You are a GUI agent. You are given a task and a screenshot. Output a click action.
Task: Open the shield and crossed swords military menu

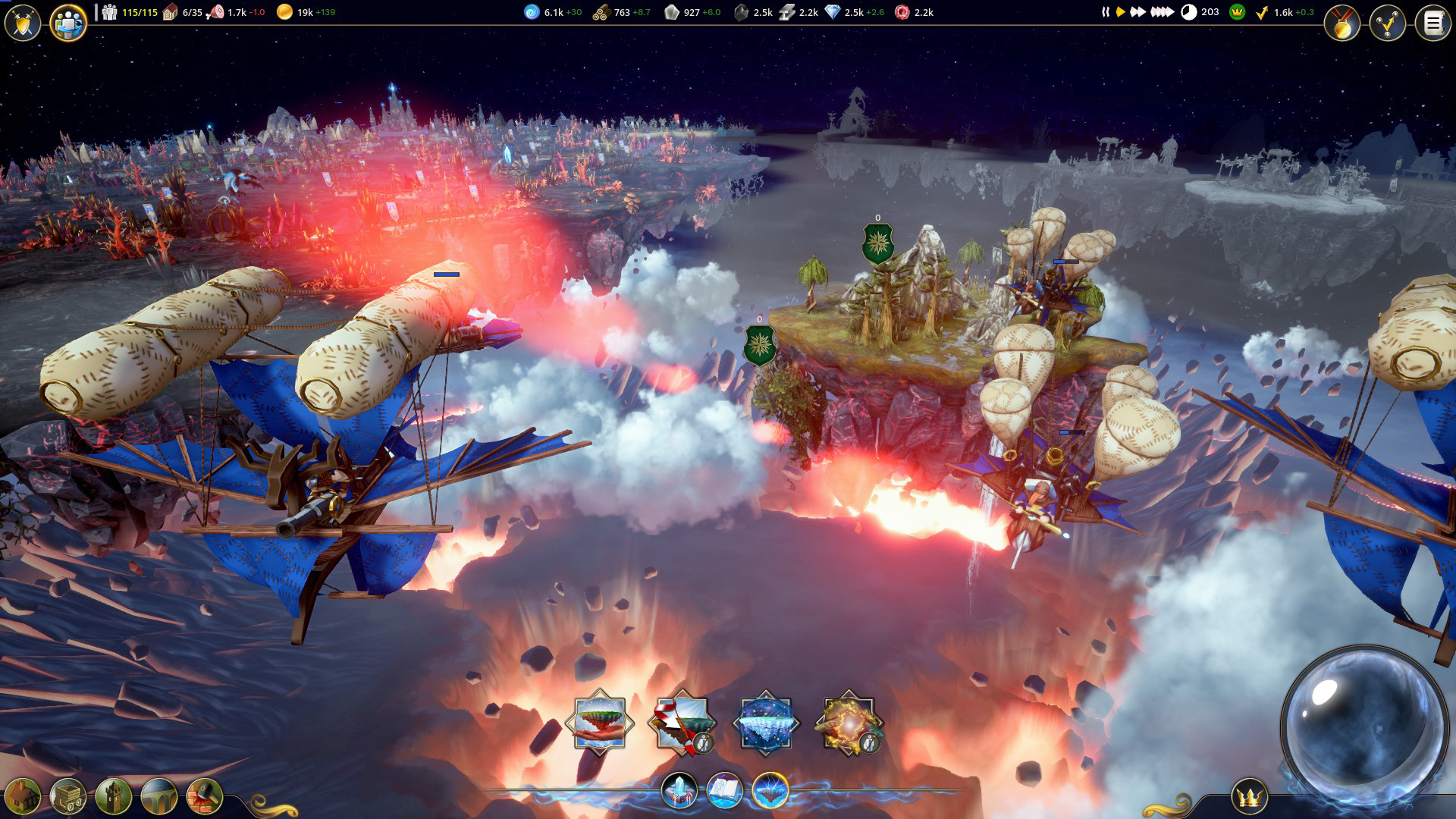(x=23, y=24)
